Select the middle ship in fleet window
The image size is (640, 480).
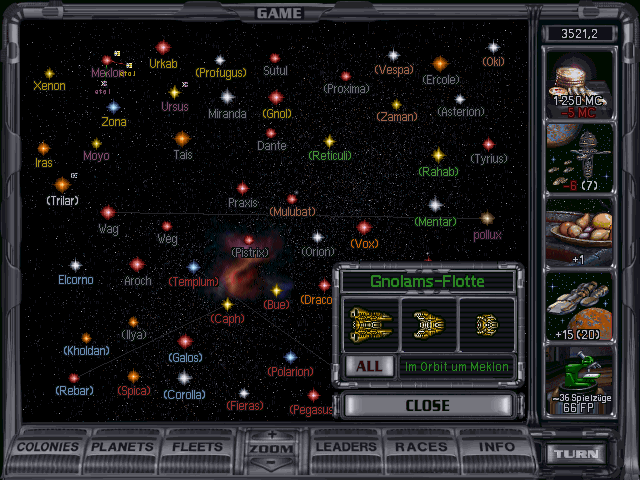[428, 324]
